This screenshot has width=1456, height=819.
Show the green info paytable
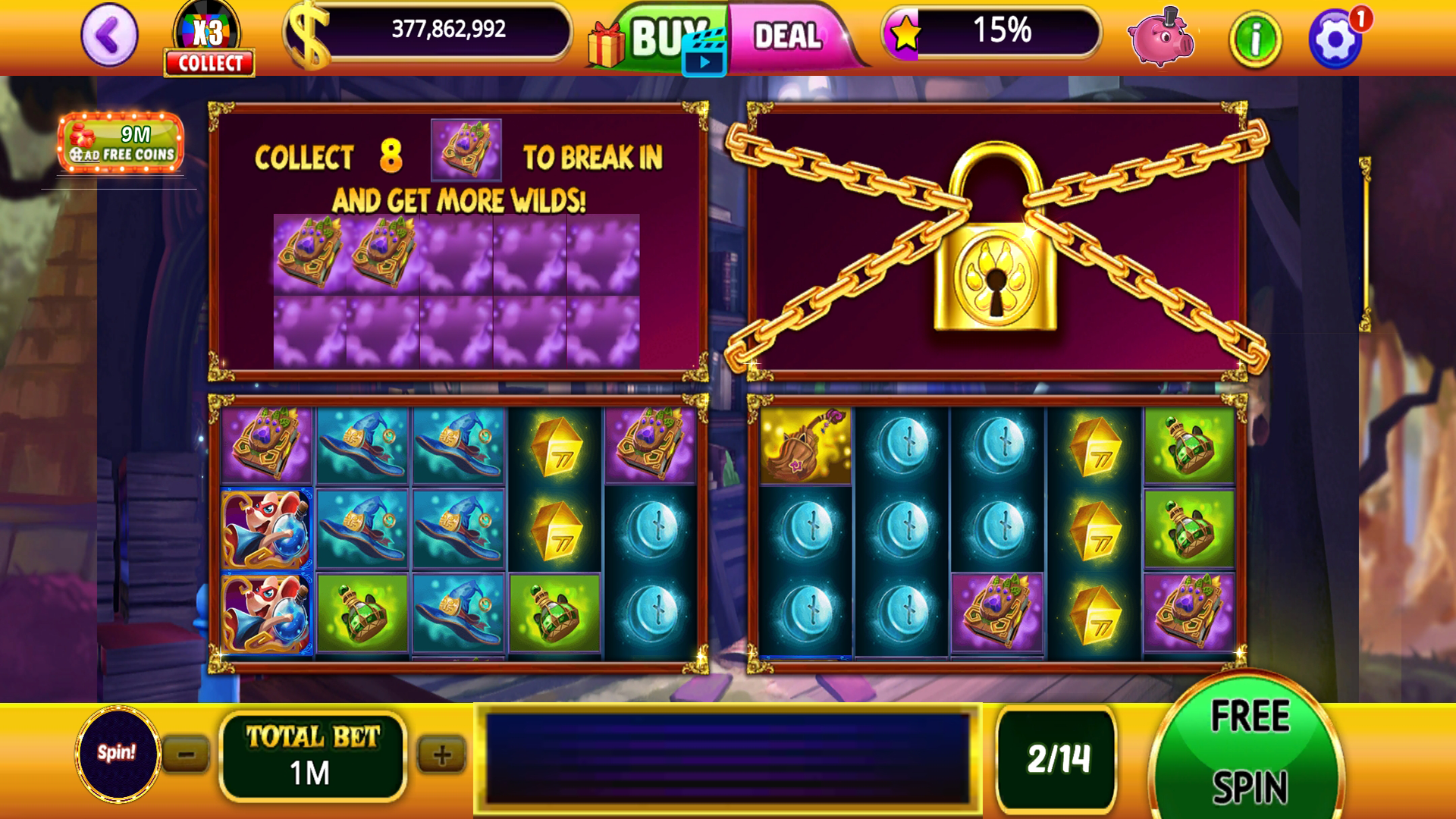(1255, 39)
